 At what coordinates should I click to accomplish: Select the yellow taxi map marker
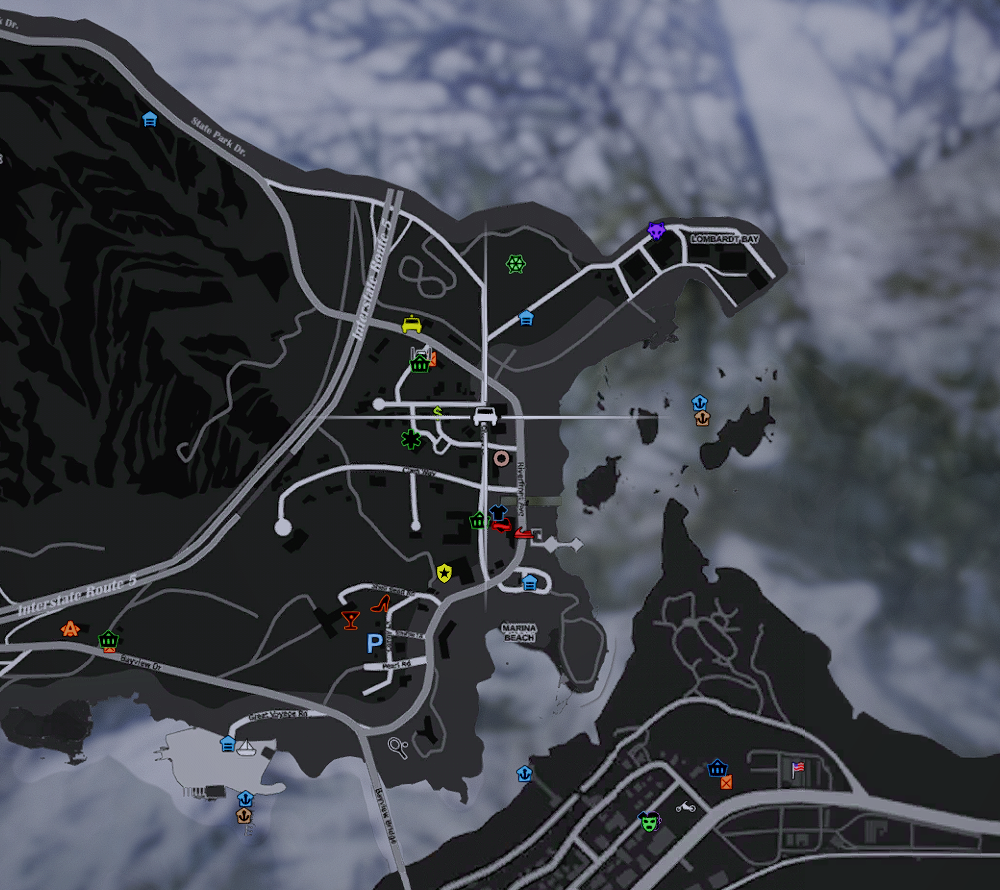point(411,324)
